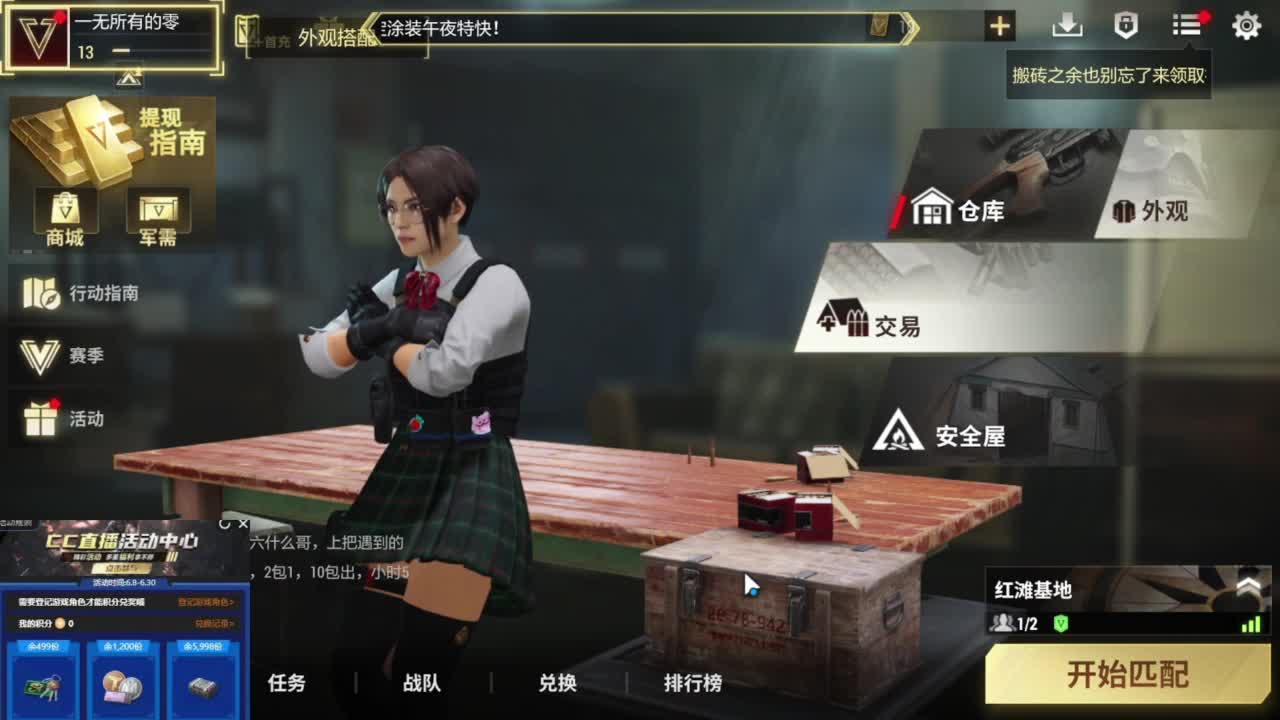Viewport: 1280px width, 720px height.
Task: Collapse the 红滩基地 map selector chevron
Action: point(1248,584)
